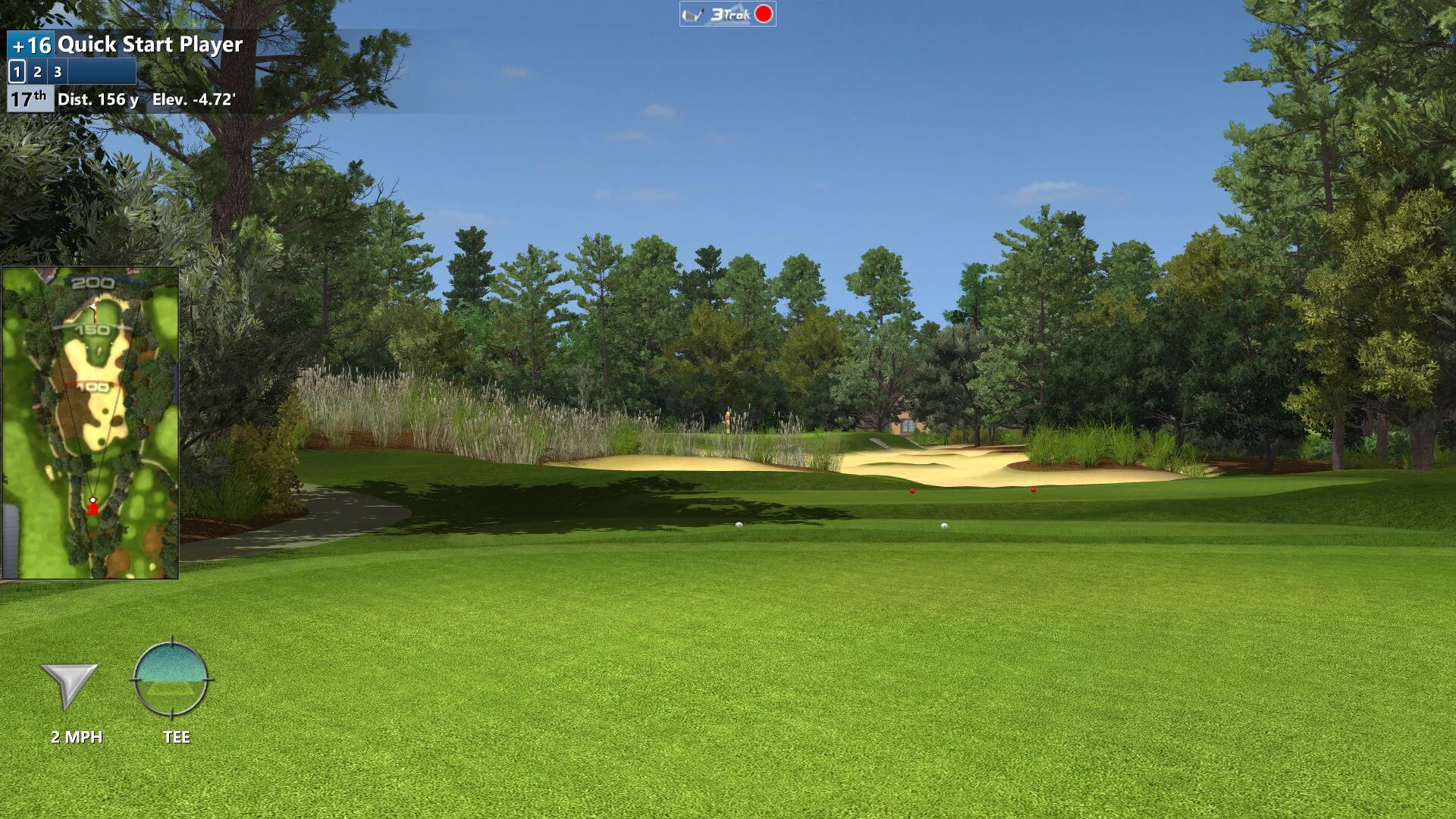Select the 17th hole label
This screenshot has width=1456, height=819.
tap(30, 99)
